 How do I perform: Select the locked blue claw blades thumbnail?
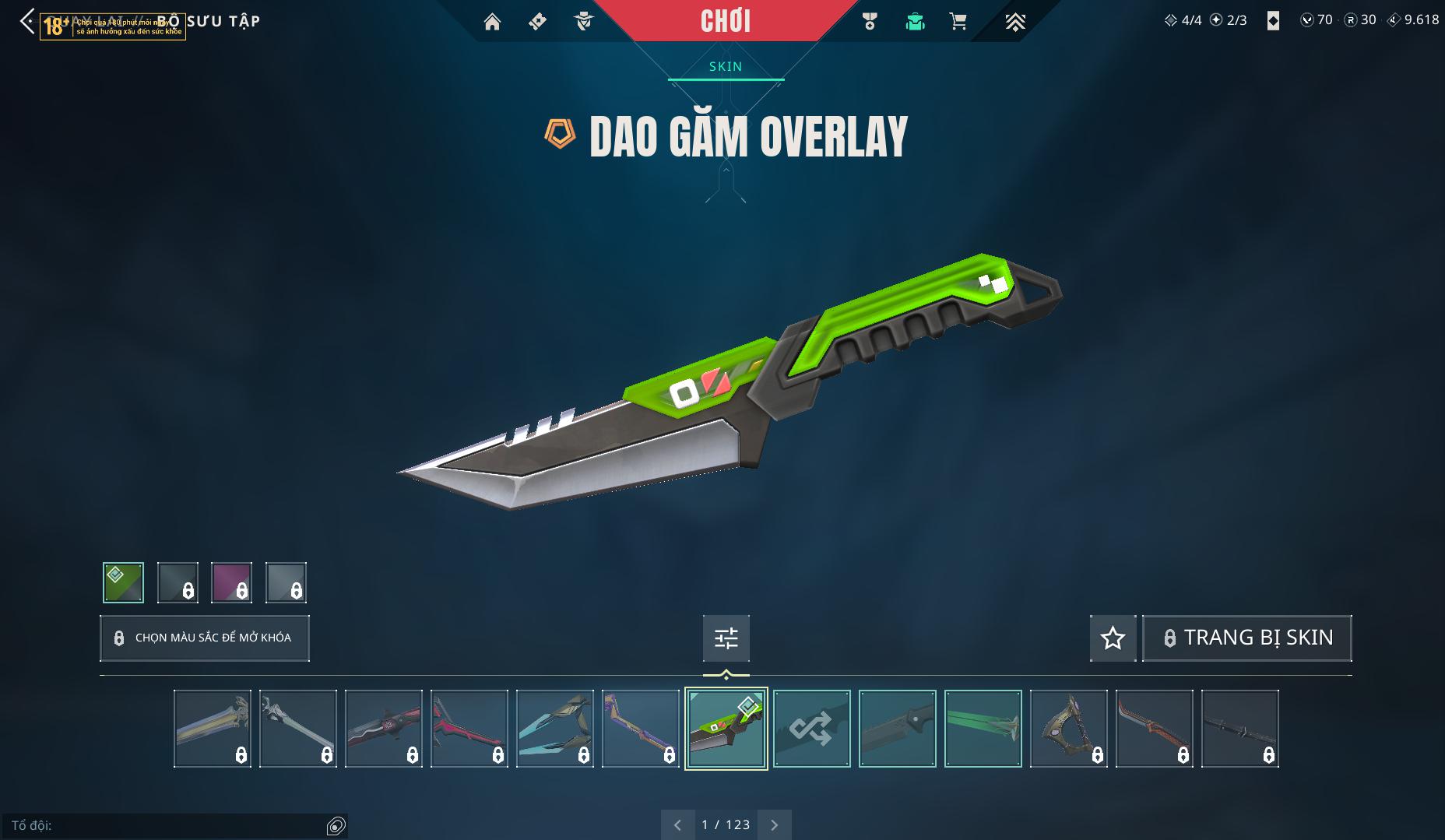pos(554,729)
